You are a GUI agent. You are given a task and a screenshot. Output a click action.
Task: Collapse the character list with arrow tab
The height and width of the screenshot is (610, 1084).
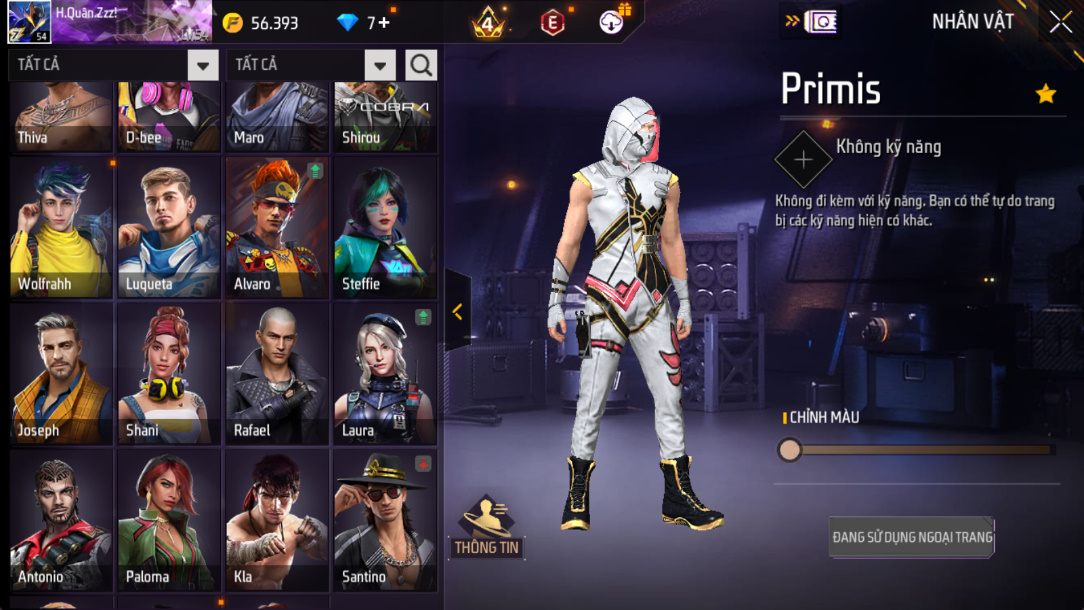pyautogui.click(x=457, y=311)
